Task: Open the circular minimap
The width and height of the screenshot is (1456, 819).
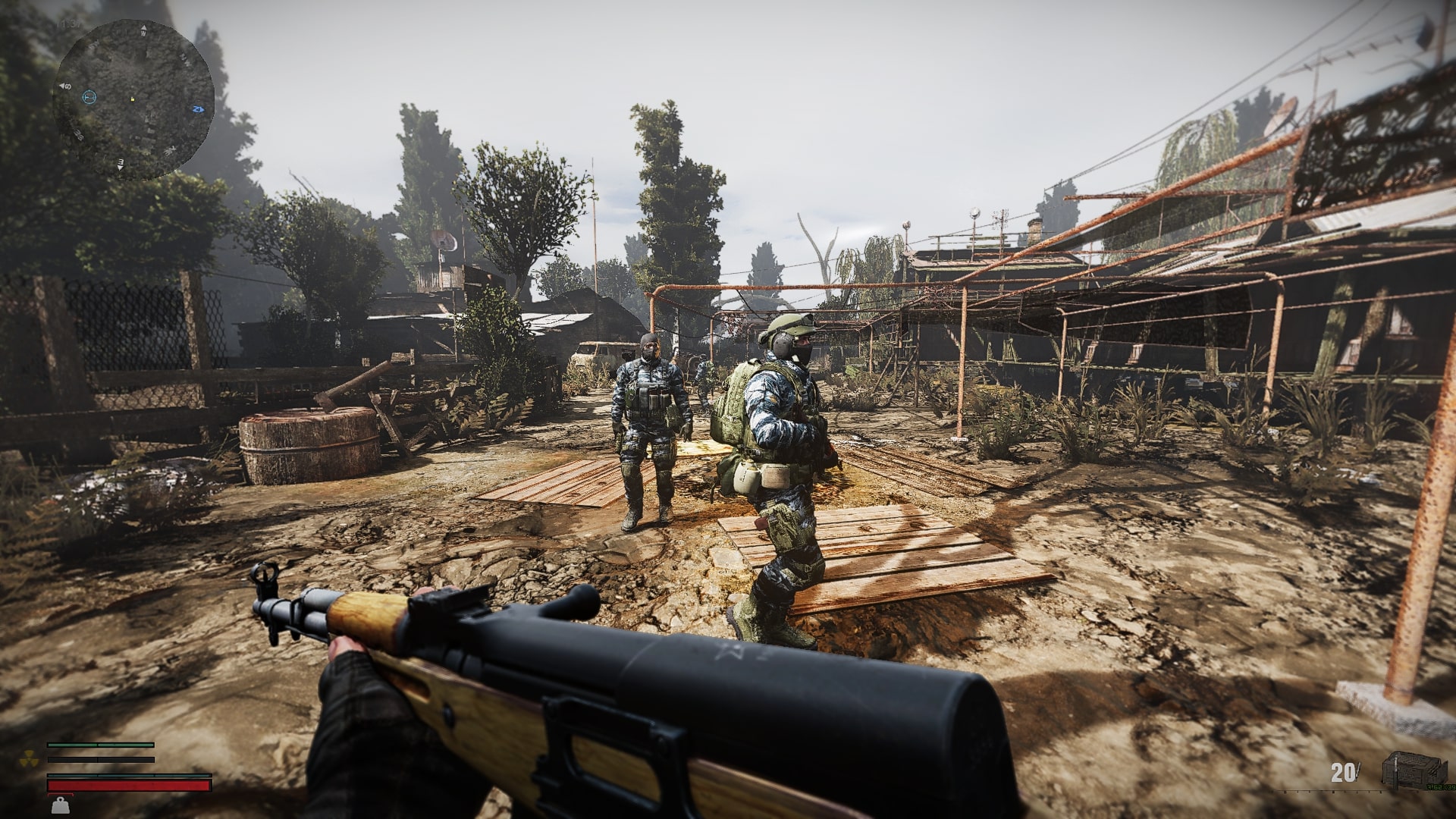Action: click(x=133, y=99)
